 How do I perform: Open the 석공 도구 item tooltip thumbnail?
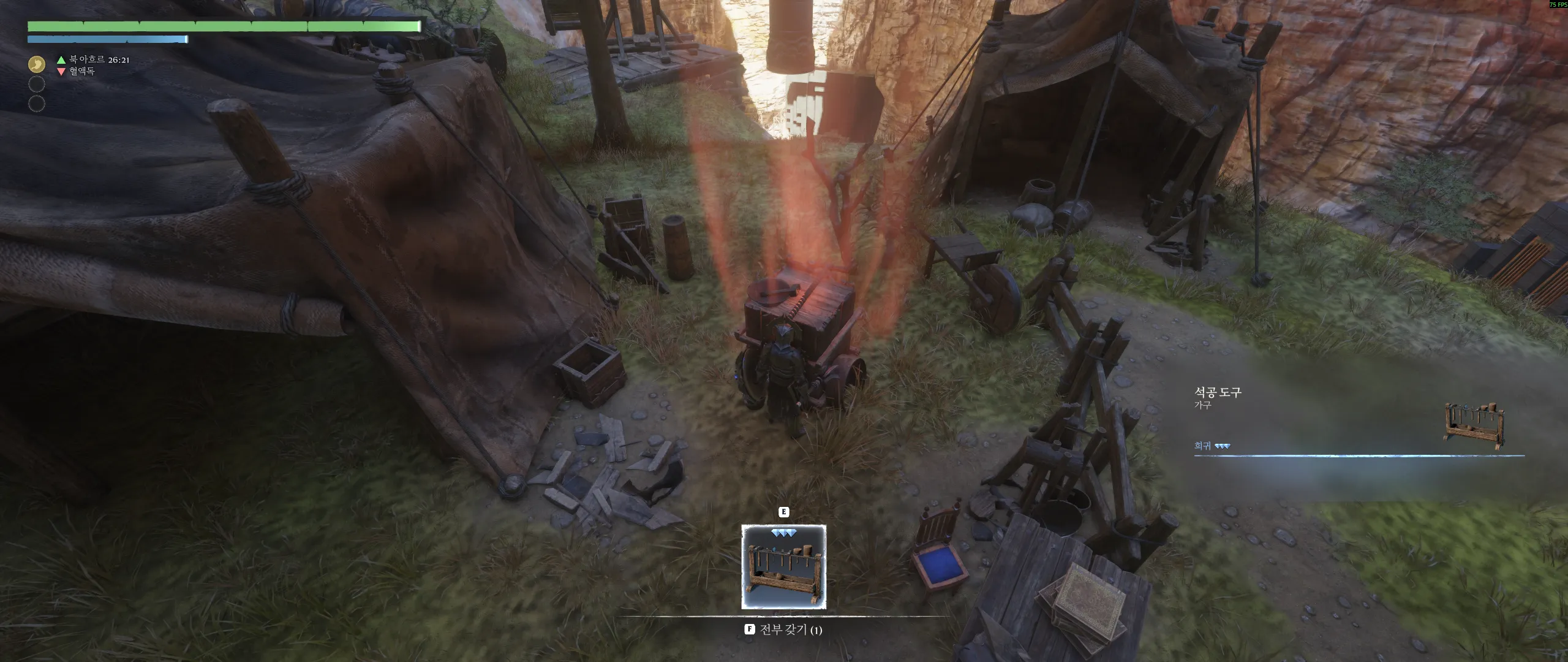1474,427
